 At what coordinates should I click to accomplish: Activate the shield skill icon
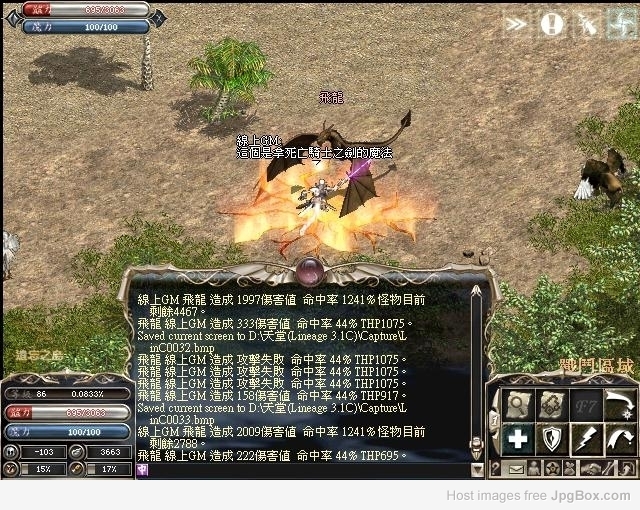click(x=551, y=438)
